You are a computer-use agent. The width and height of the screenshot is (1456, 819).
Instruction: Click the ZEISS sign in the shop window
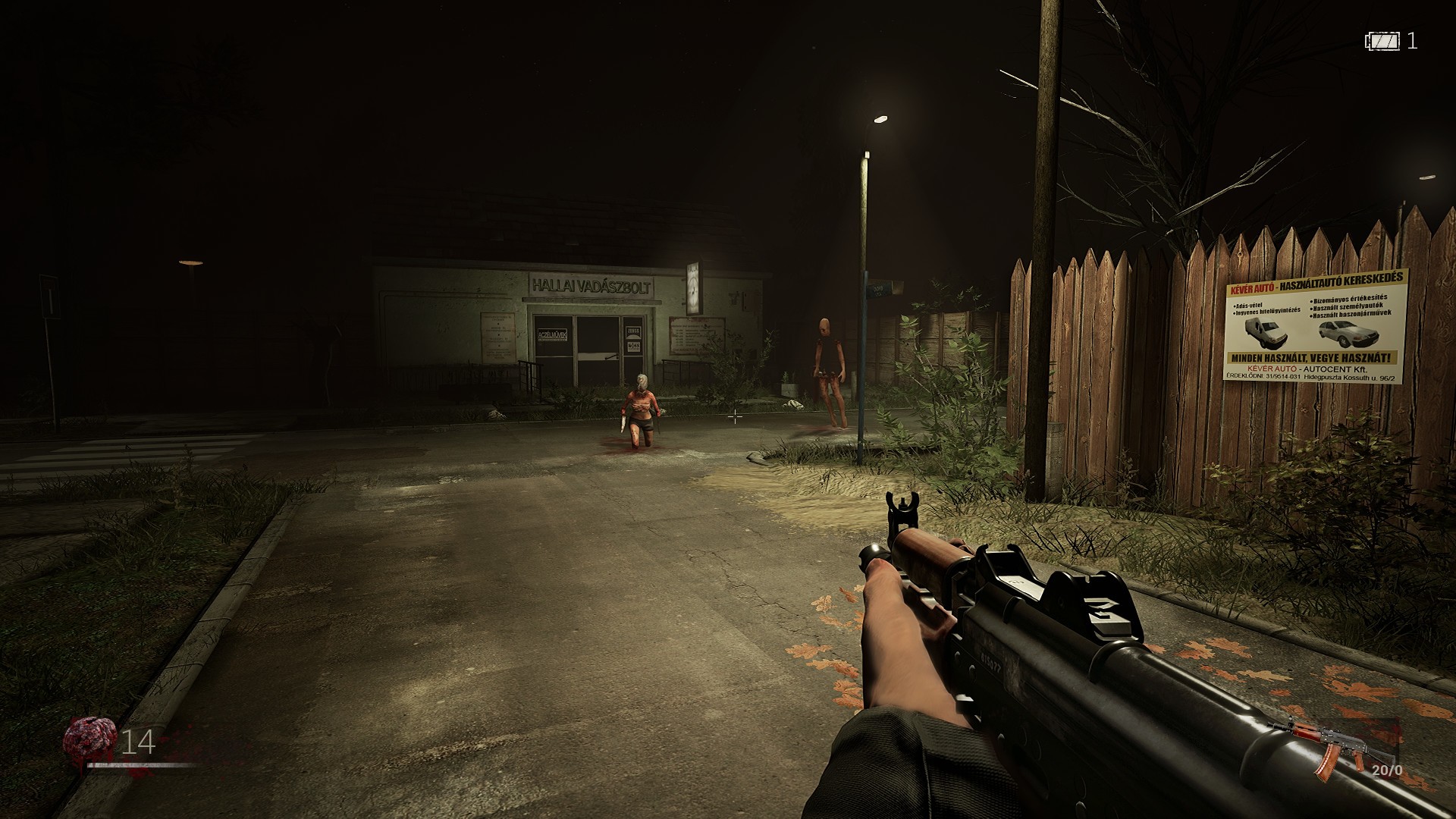click(x=634, y=331)
